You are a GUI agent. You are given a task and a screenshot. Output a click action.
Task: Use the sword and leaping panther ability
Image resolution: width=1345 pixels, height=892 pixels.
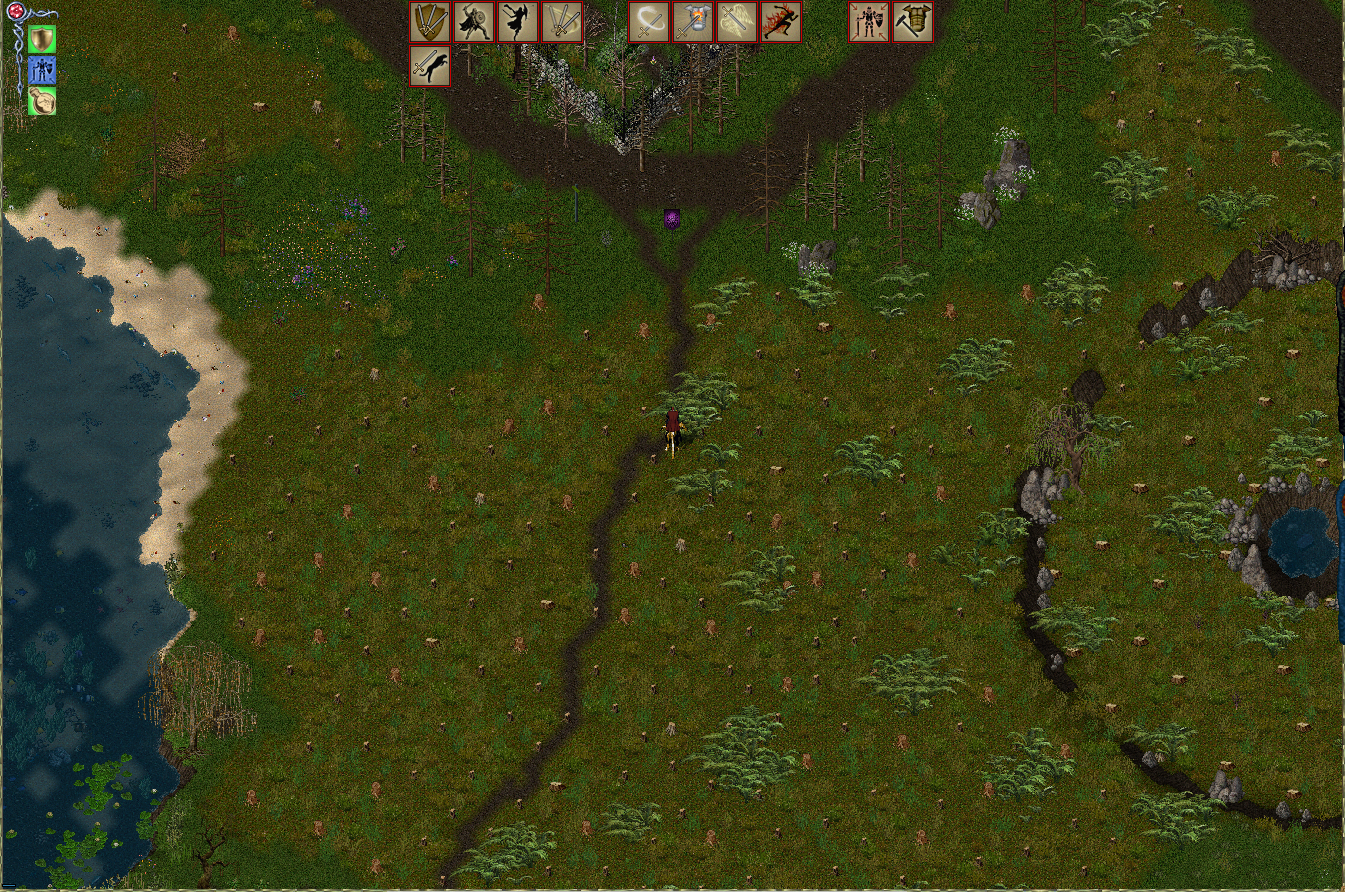tap(431, 66)
